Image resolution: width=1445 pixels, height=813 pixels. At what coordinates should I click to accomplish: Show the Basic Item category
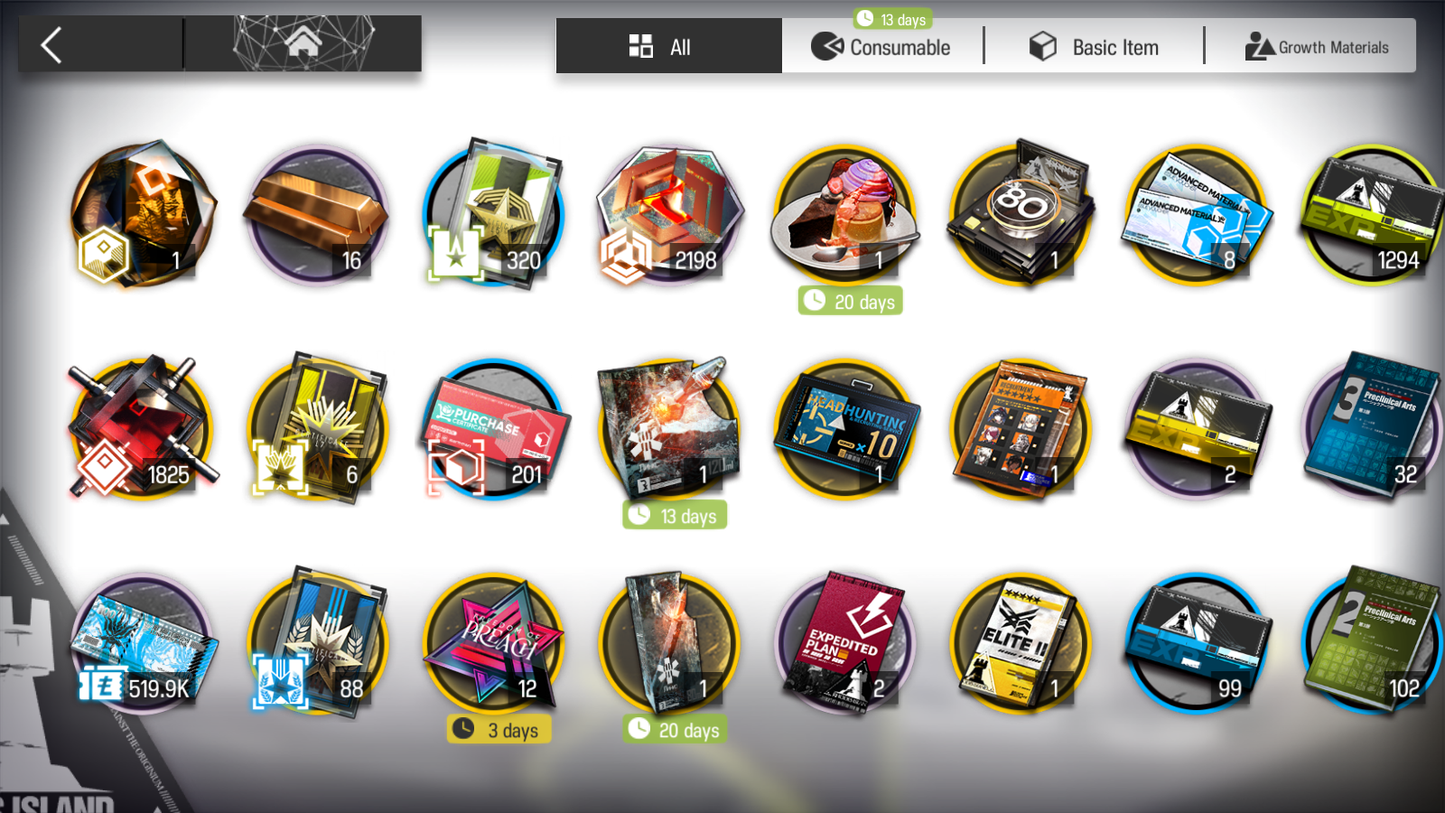click(x=1095, y=47)
